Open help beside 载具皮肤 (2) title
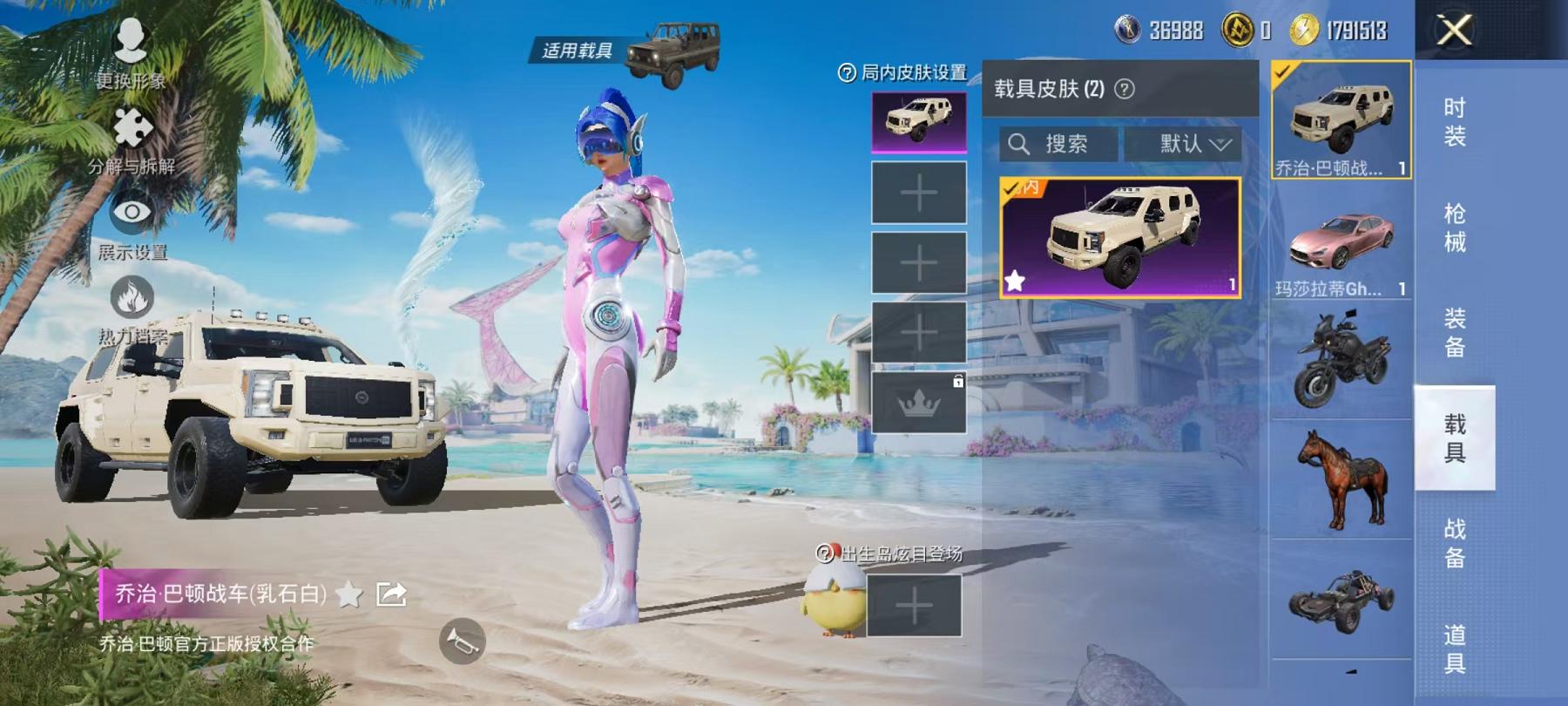Screen dimensions: 1568x706 [x=1124, y=87]
